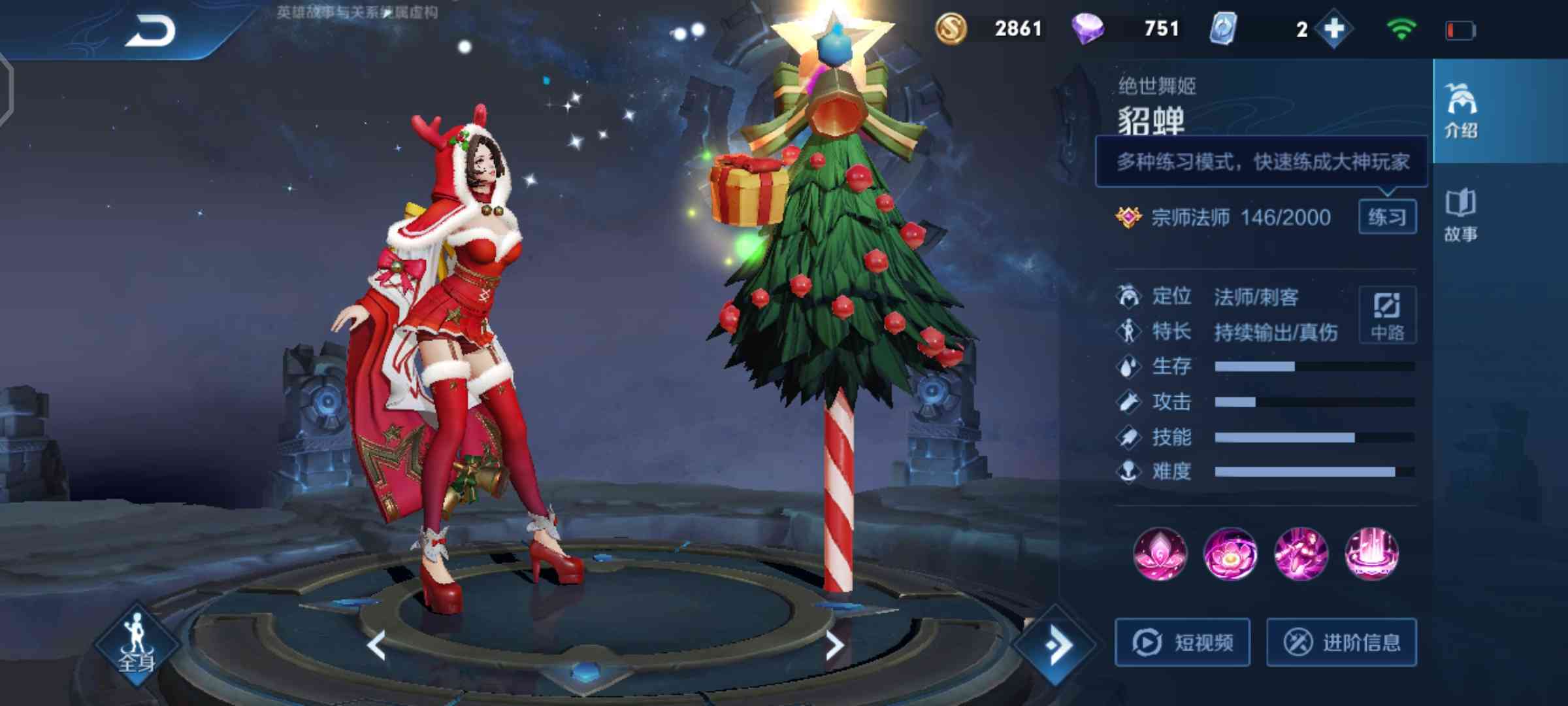The image size is (1568, 706).
Task: Click the purple diamond currency icon
Action: coord(1088,29)
